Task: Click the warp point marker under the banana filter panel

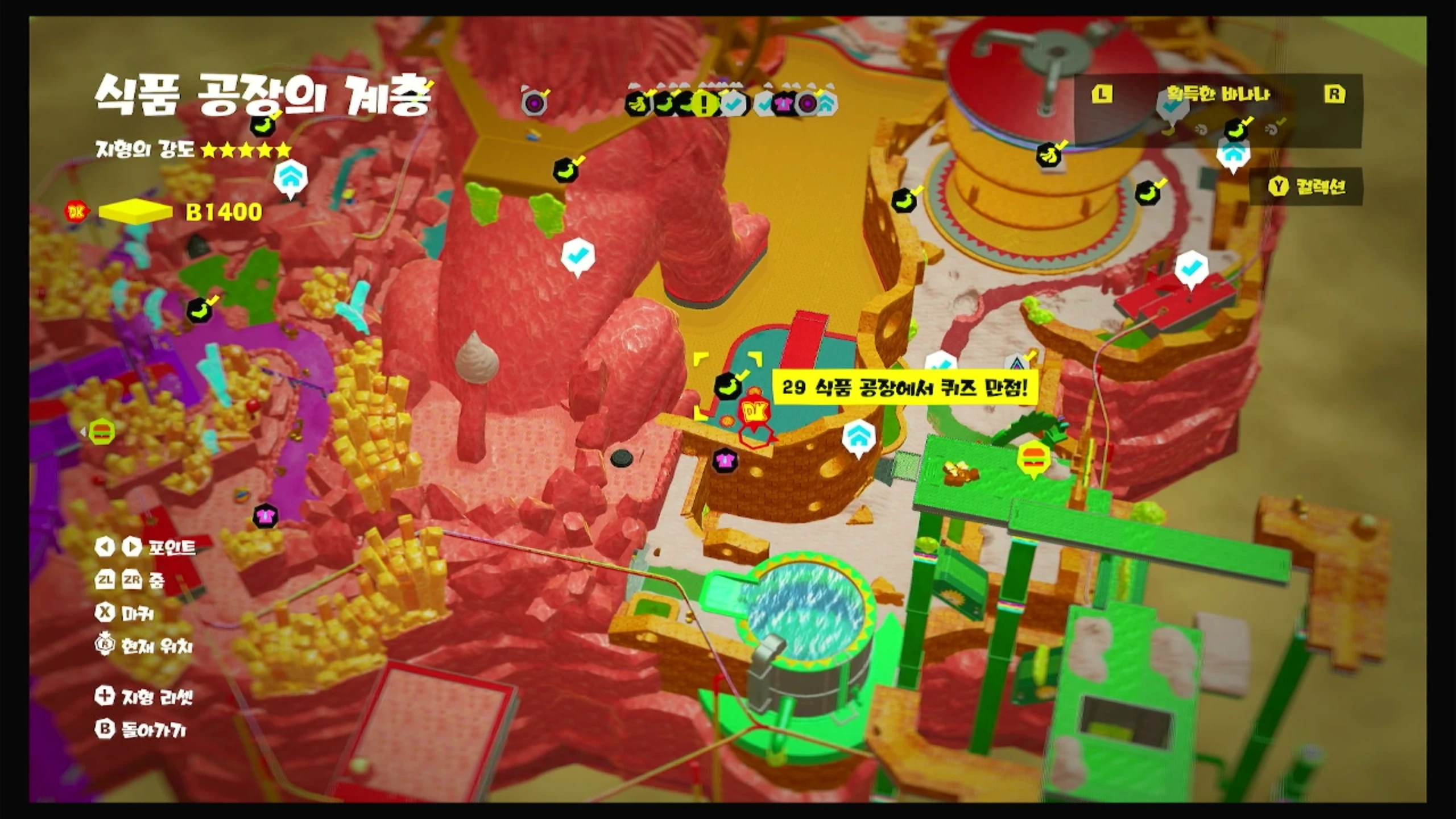Action: tap(1232, 154)
